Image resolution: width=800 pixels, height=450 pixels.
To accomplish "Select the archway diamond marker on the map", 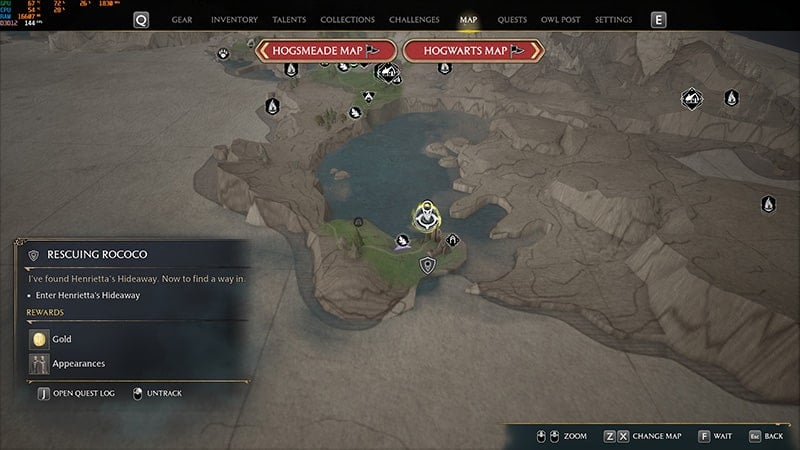I will (453, 240).
